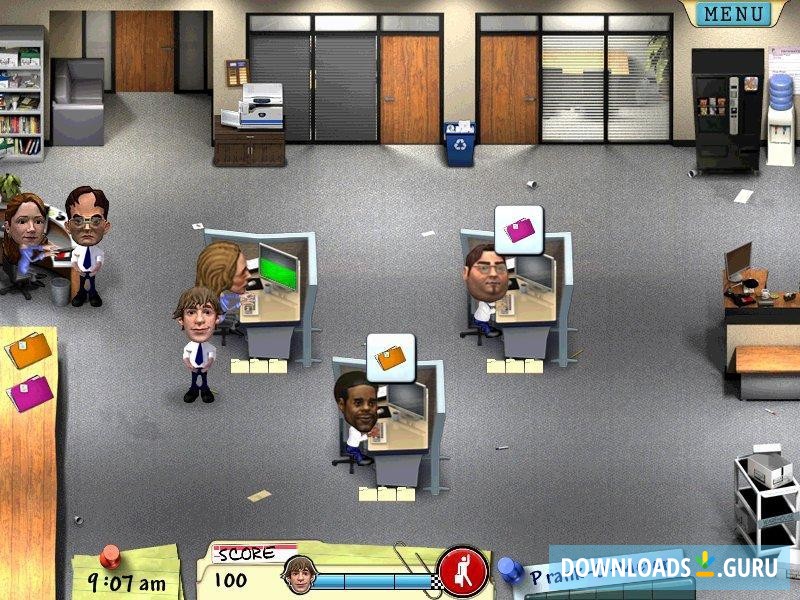Click the red round briefcase button
Viewport: 800px width, 600px height.
click(462, 571)
